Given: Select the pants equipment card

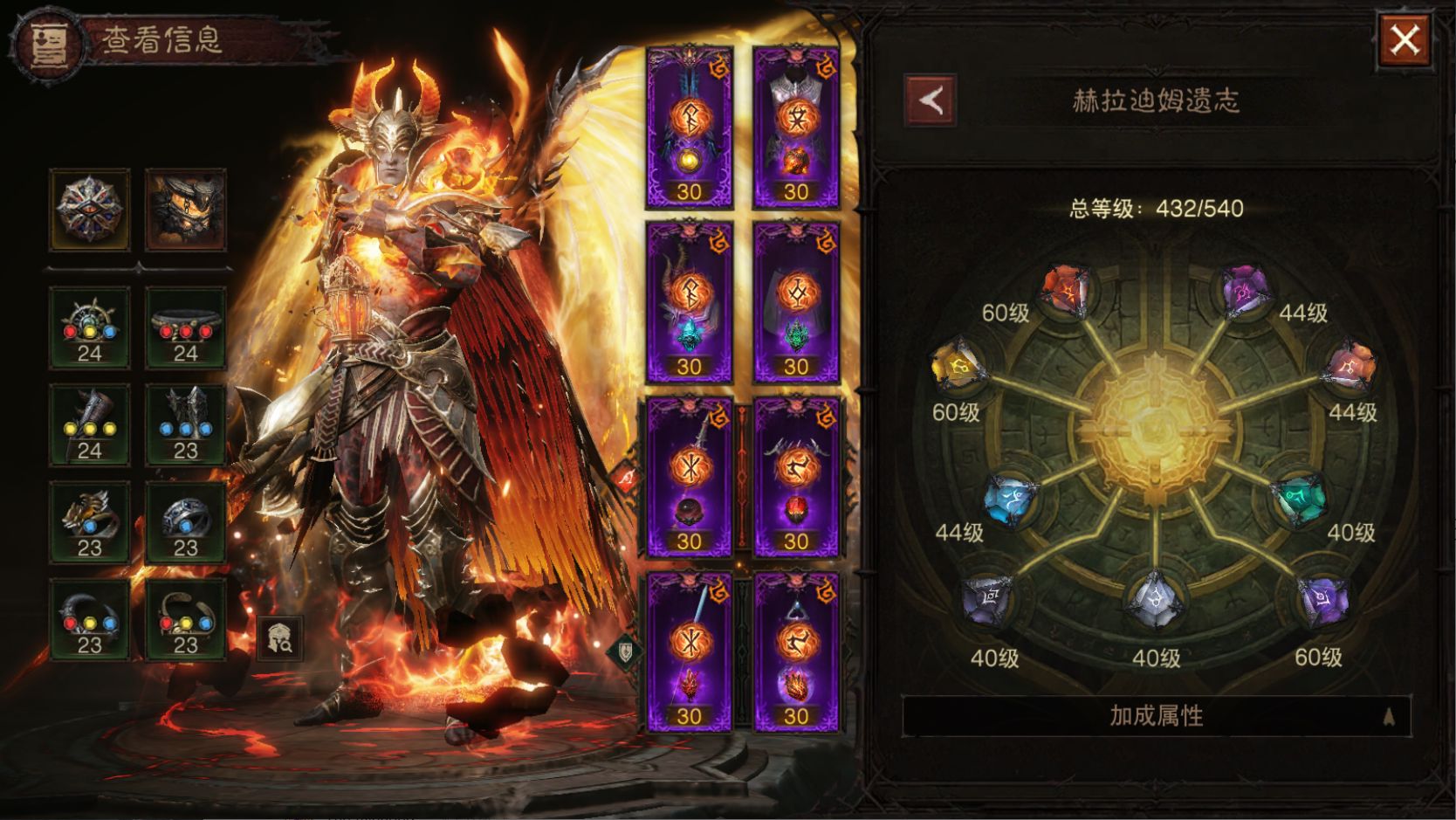Looking at the screenshot, I should [795, 303].
